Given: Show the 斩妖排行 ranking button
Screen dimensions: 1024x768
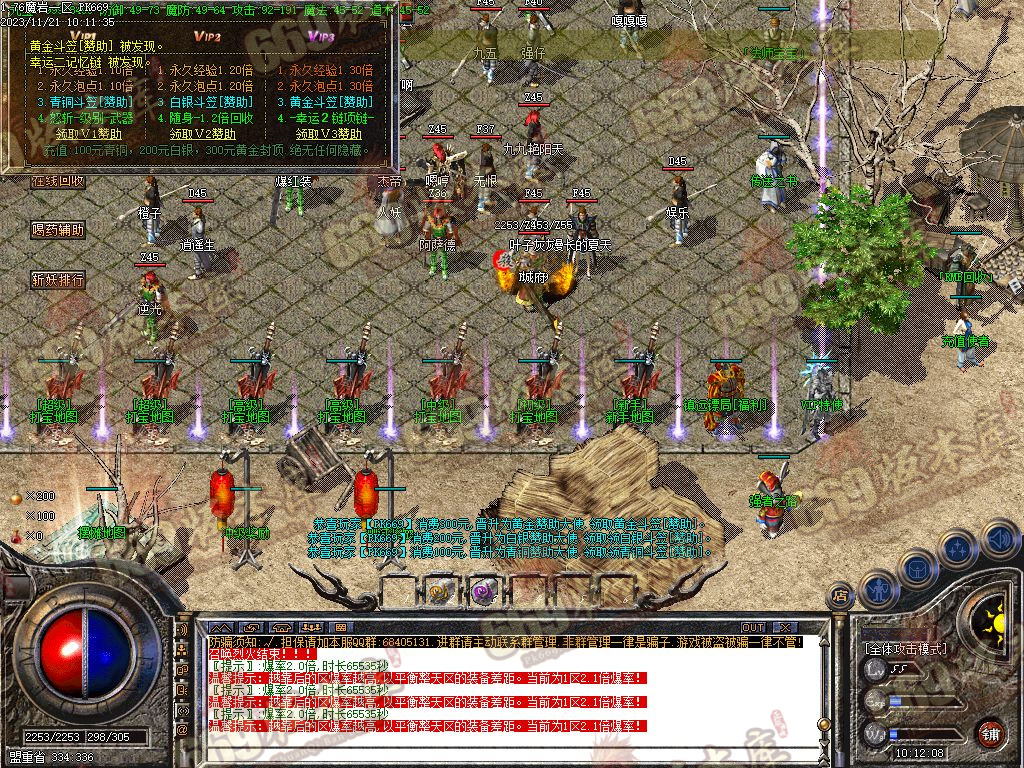Looking at the screenshot, I should [57, 279].
